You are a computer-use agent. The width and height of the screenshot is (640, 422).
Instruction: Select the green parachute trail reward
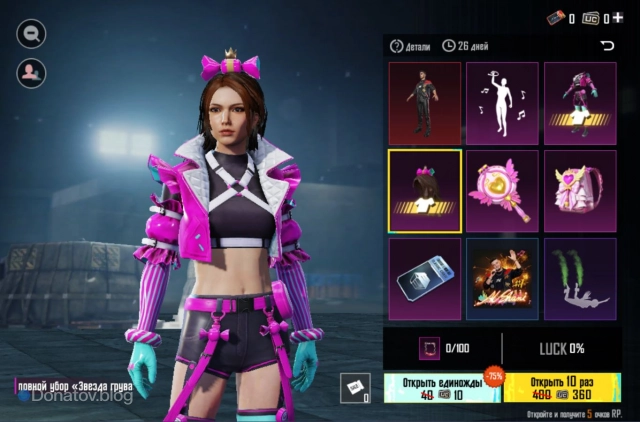pyautogui.click(x=580, y=279)
